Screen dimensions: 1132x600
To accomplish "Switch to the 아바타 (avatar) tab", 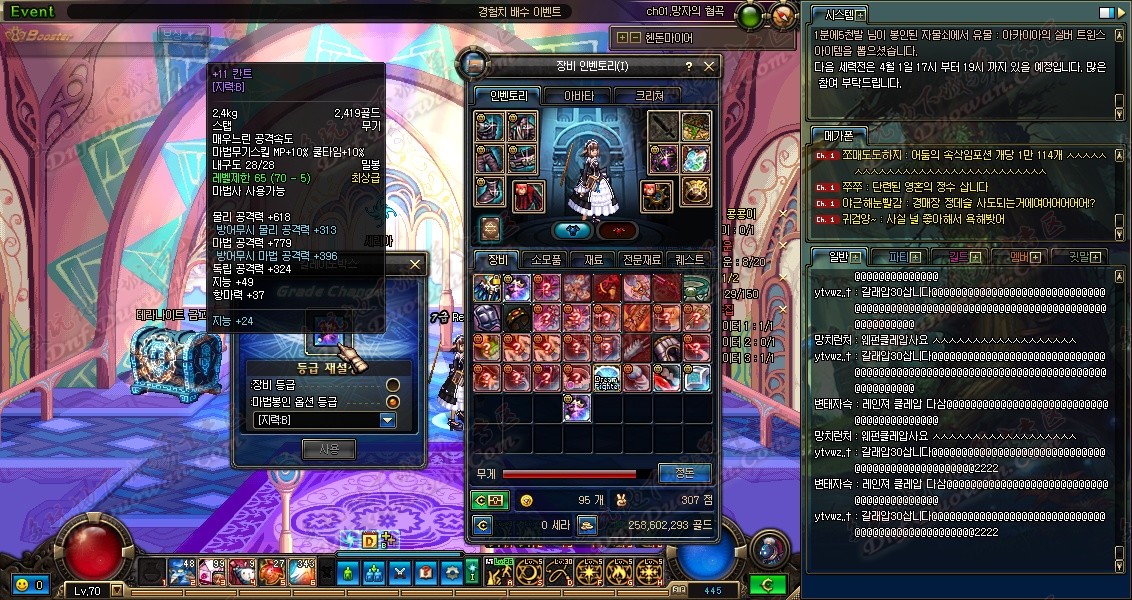I will [x=578, y=96].
